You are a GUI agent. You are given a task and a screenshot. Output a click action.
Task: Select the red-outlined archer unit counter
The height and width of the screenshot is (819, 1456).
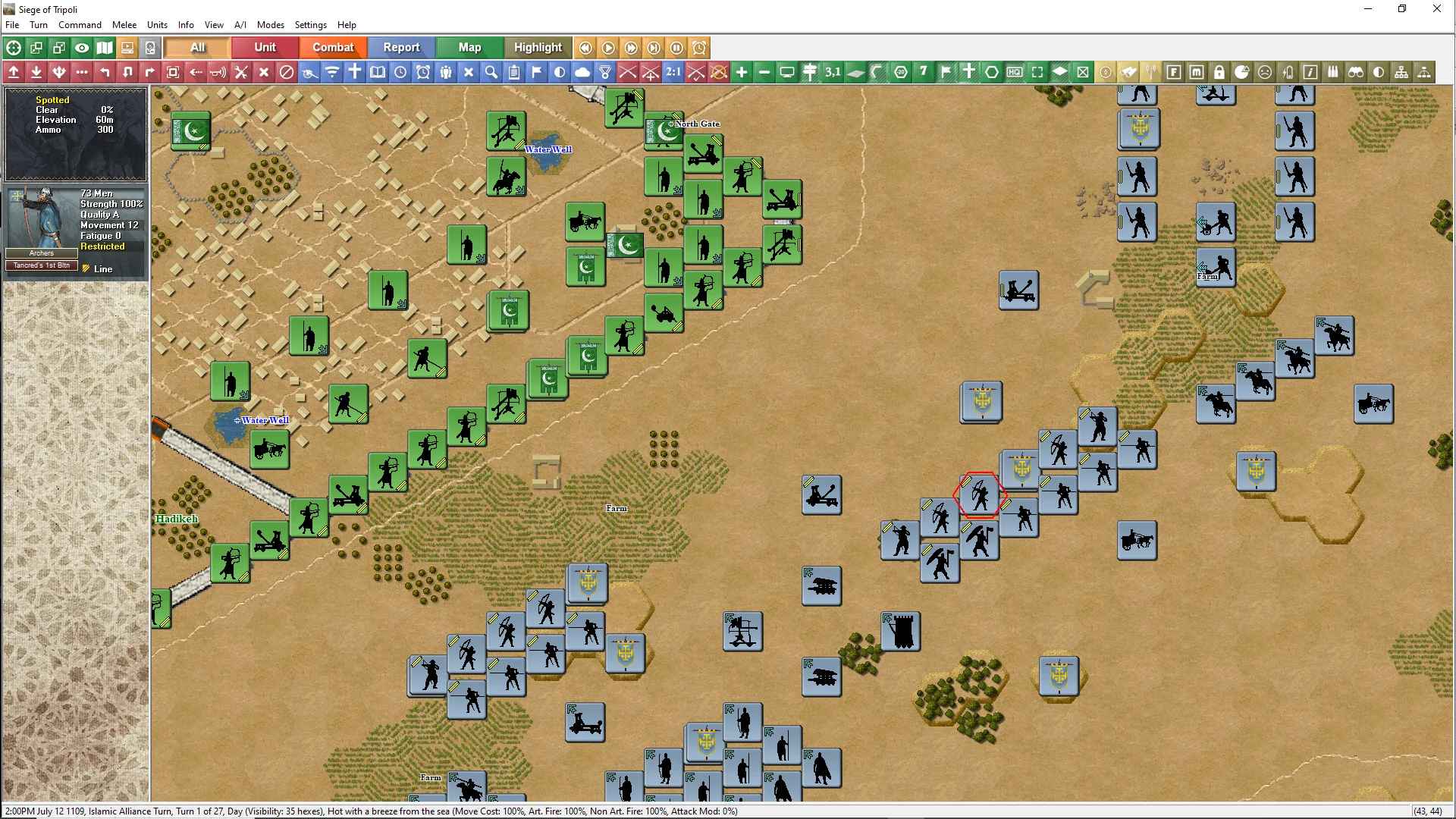[x=980, y=496]
